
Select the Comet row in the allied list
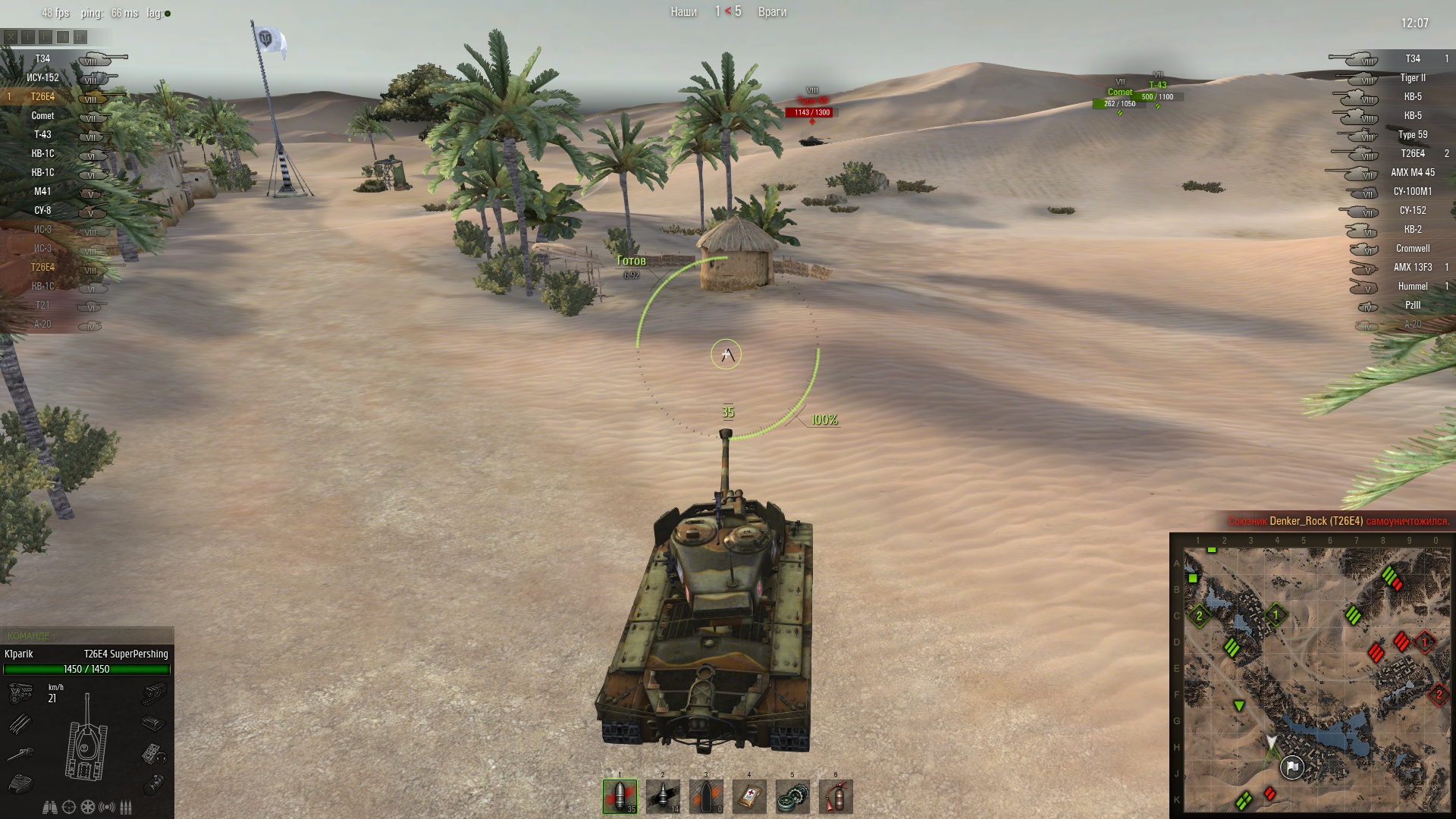click(42, 115)
